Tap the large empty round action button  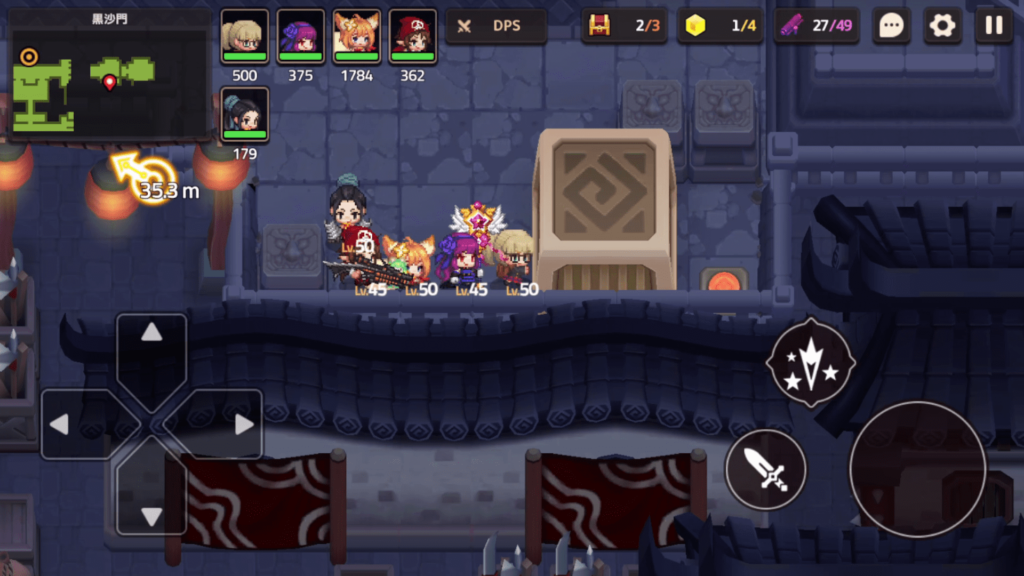pos(917,469)
